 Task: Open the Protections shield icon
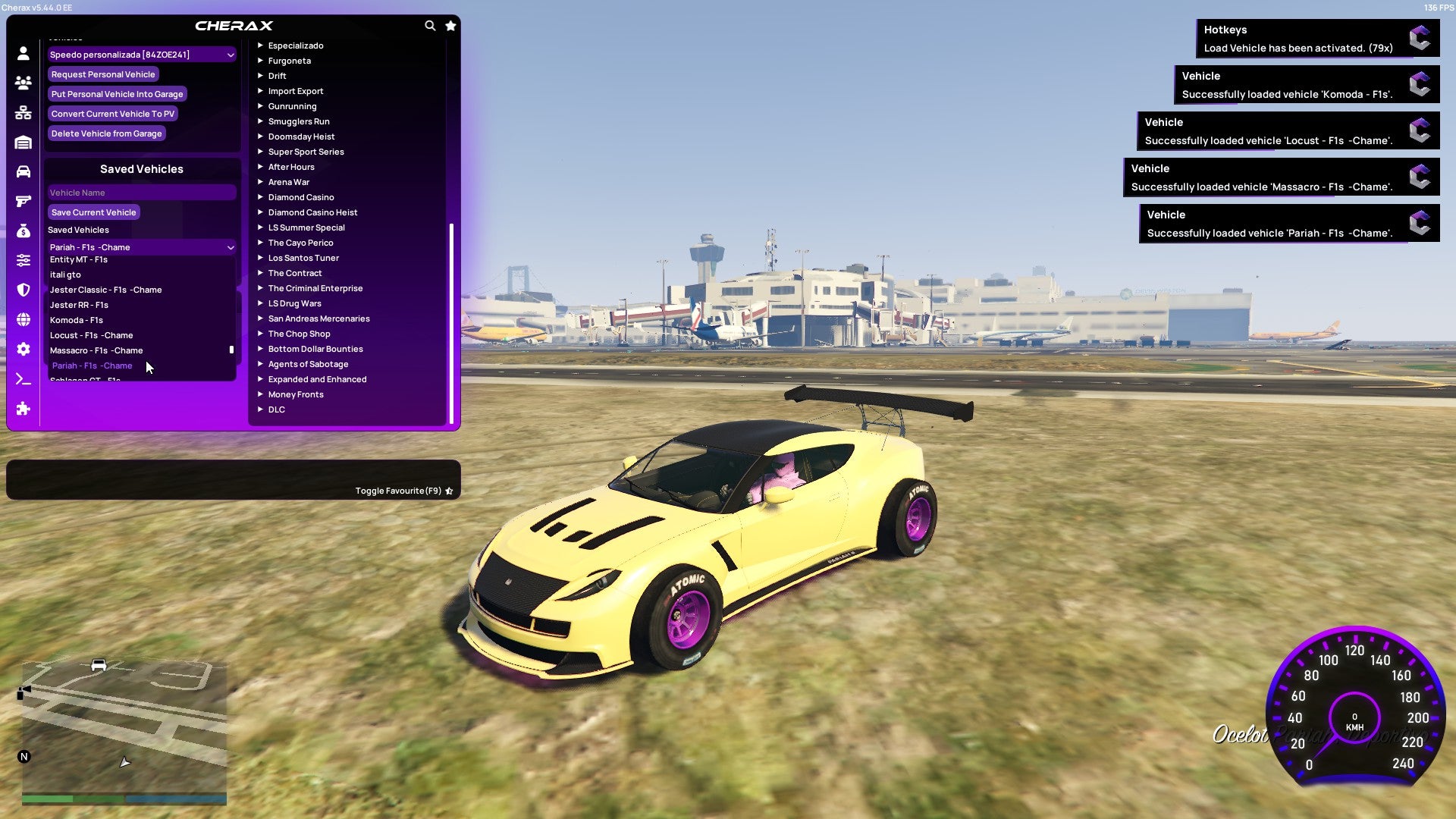pyautogui.click(x=23, y=288)
